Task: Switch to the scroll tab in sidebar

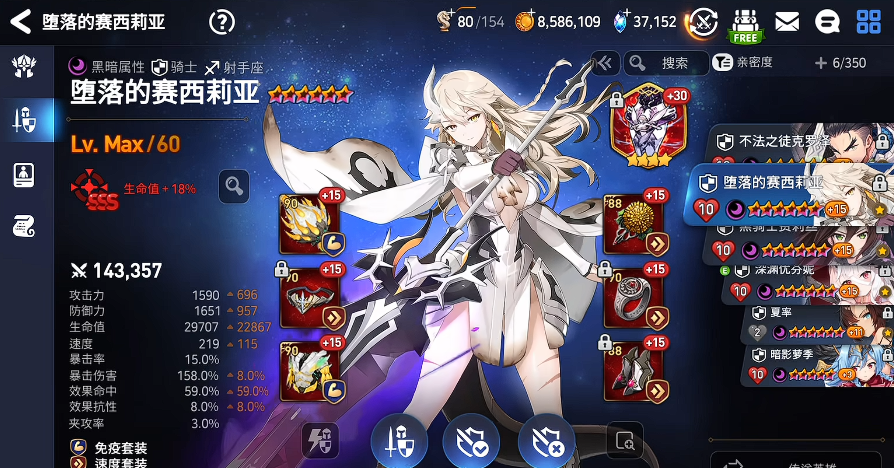Action: coord(23,227)
